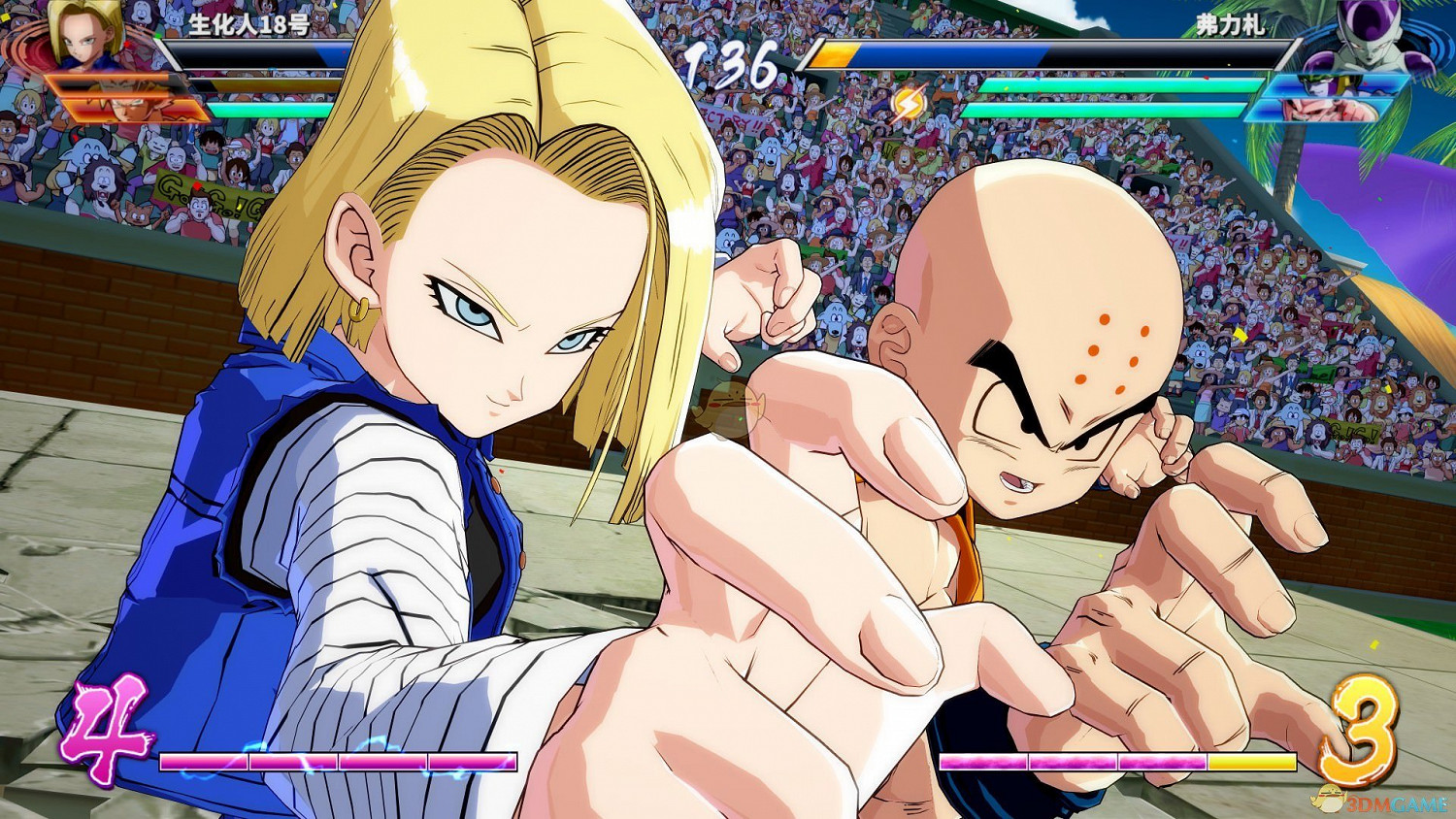Click the pink ki meter bar at bottom left
1456x819 pixels.
[x=340, y=761]
